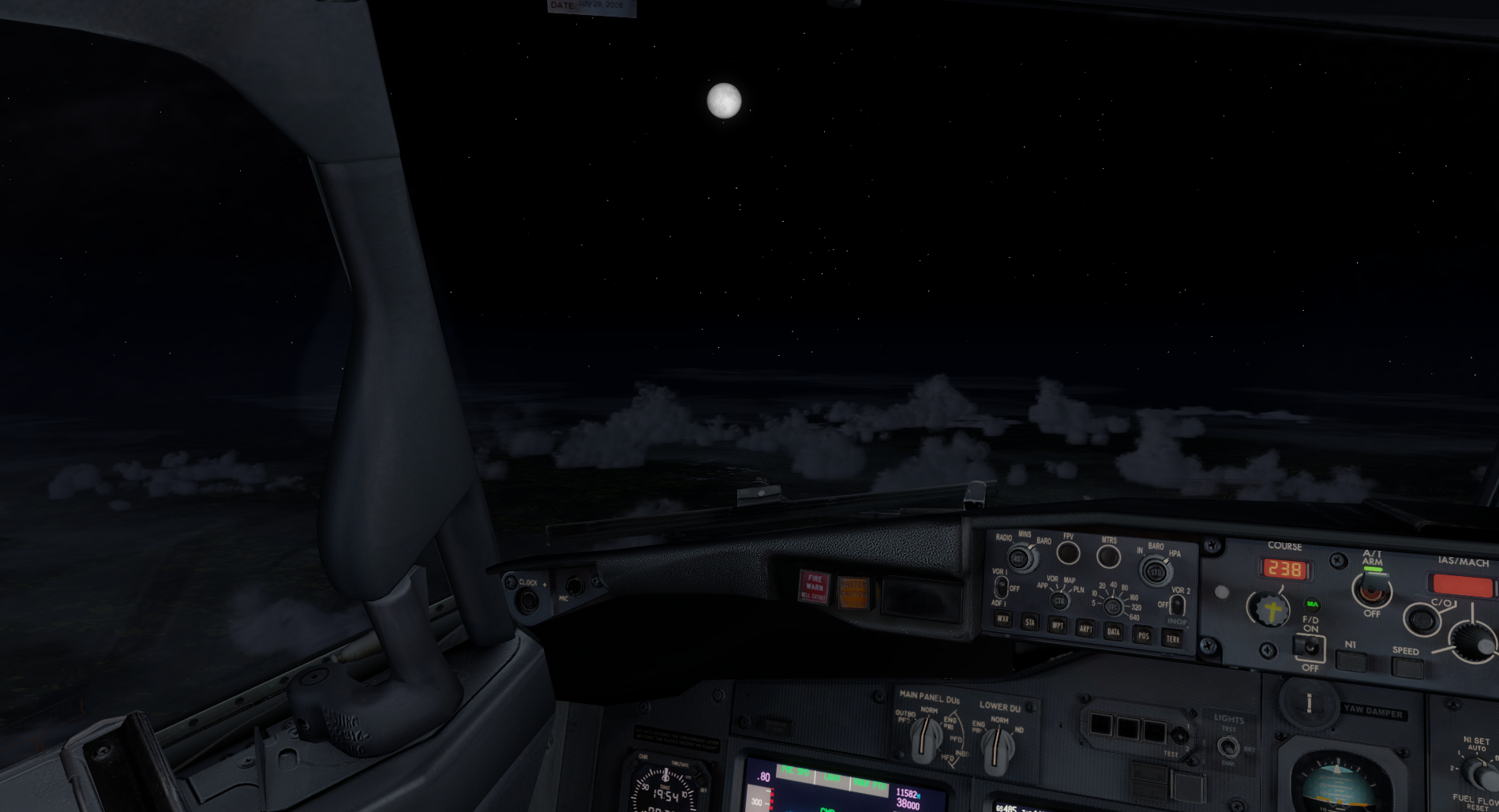Click the TFC map range knob
The height and width of the screenshot is (812, 1499).
pos(1112,607)
